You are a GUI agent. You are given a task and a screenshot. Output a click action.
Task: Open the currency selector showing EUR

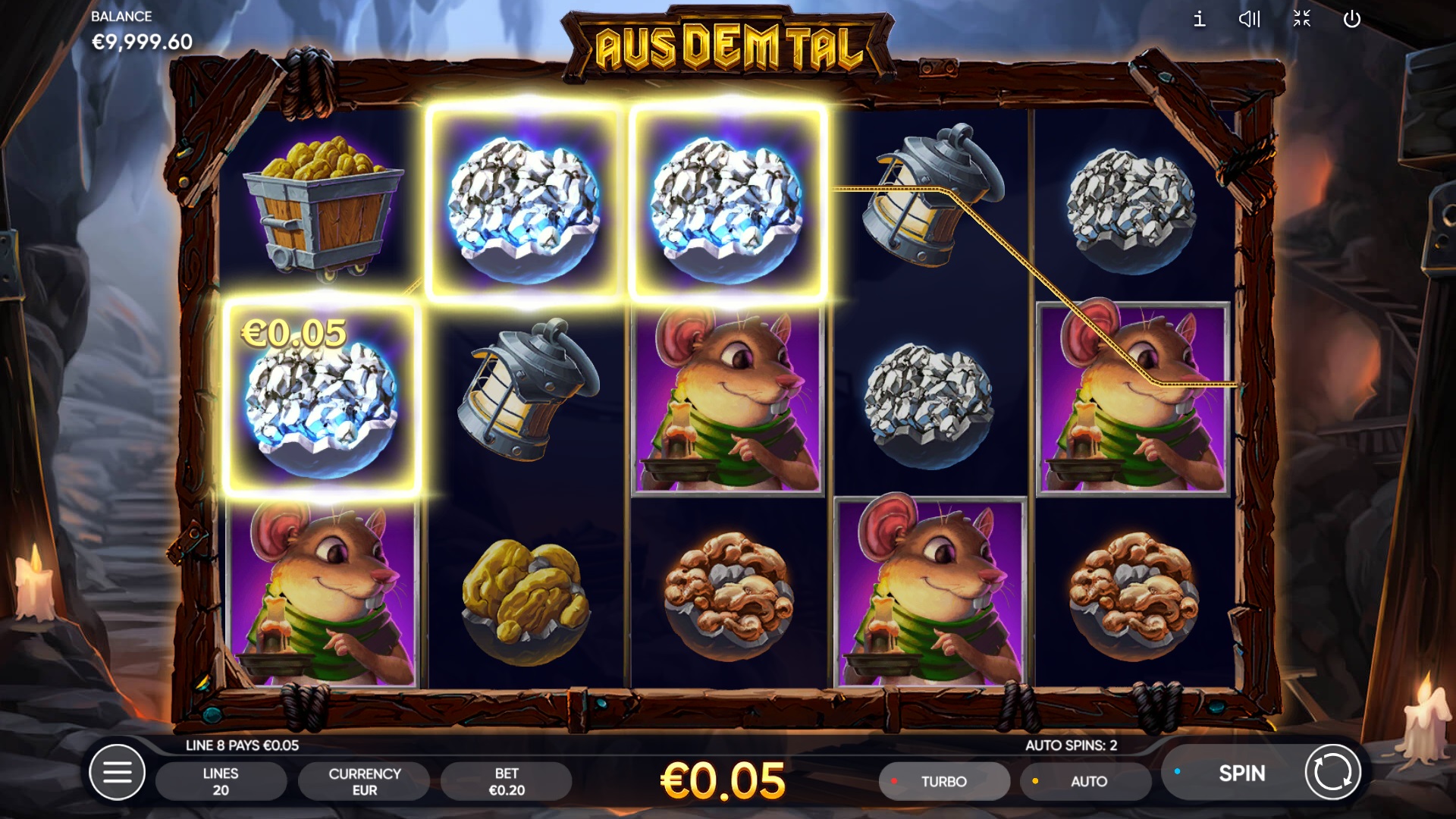[x=364, y=781]
